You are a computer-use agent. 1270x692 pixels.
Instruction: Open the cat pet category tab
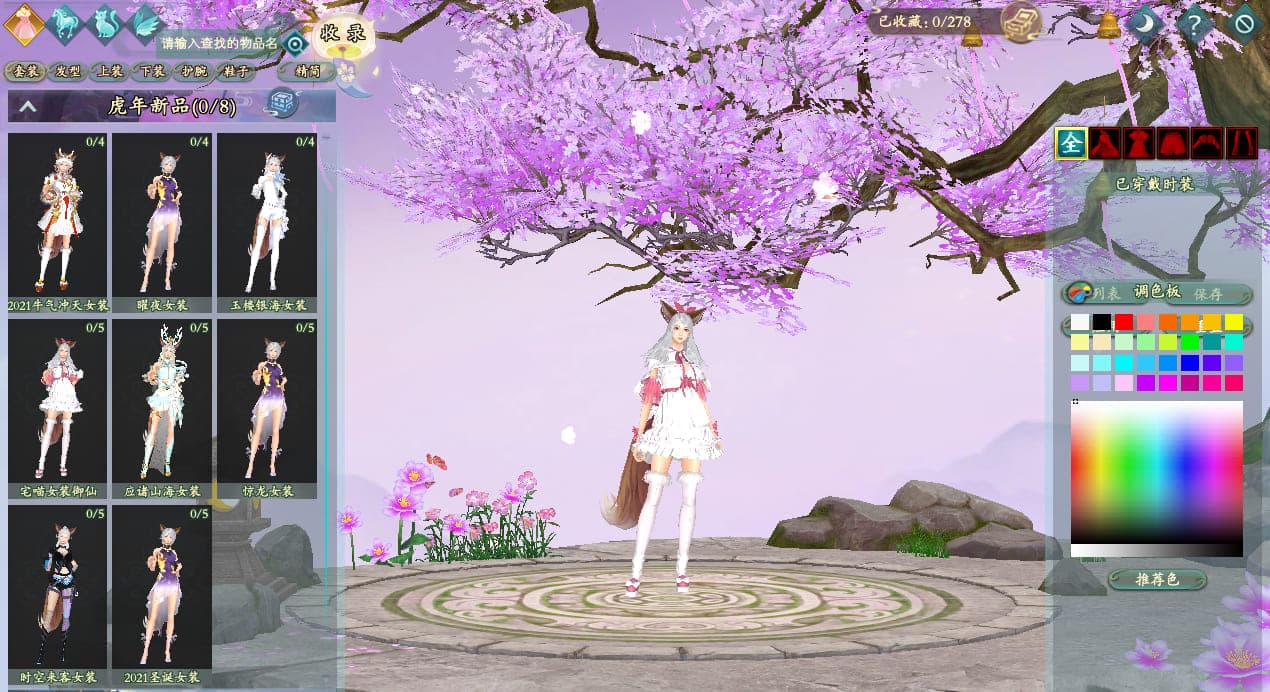pos(104,23)
